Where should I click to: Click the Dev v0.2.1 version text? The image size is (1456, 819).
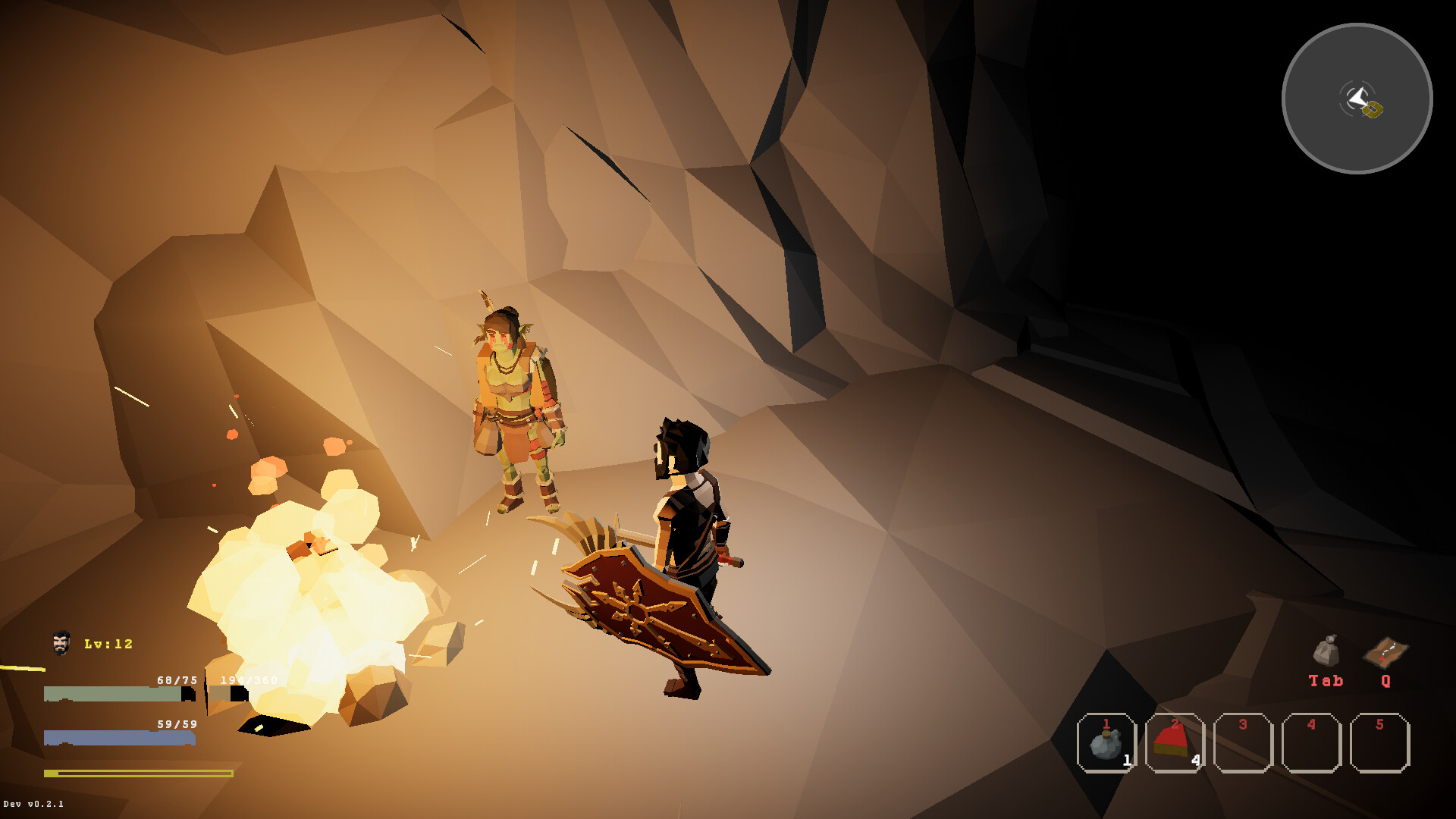click(32, 805)
